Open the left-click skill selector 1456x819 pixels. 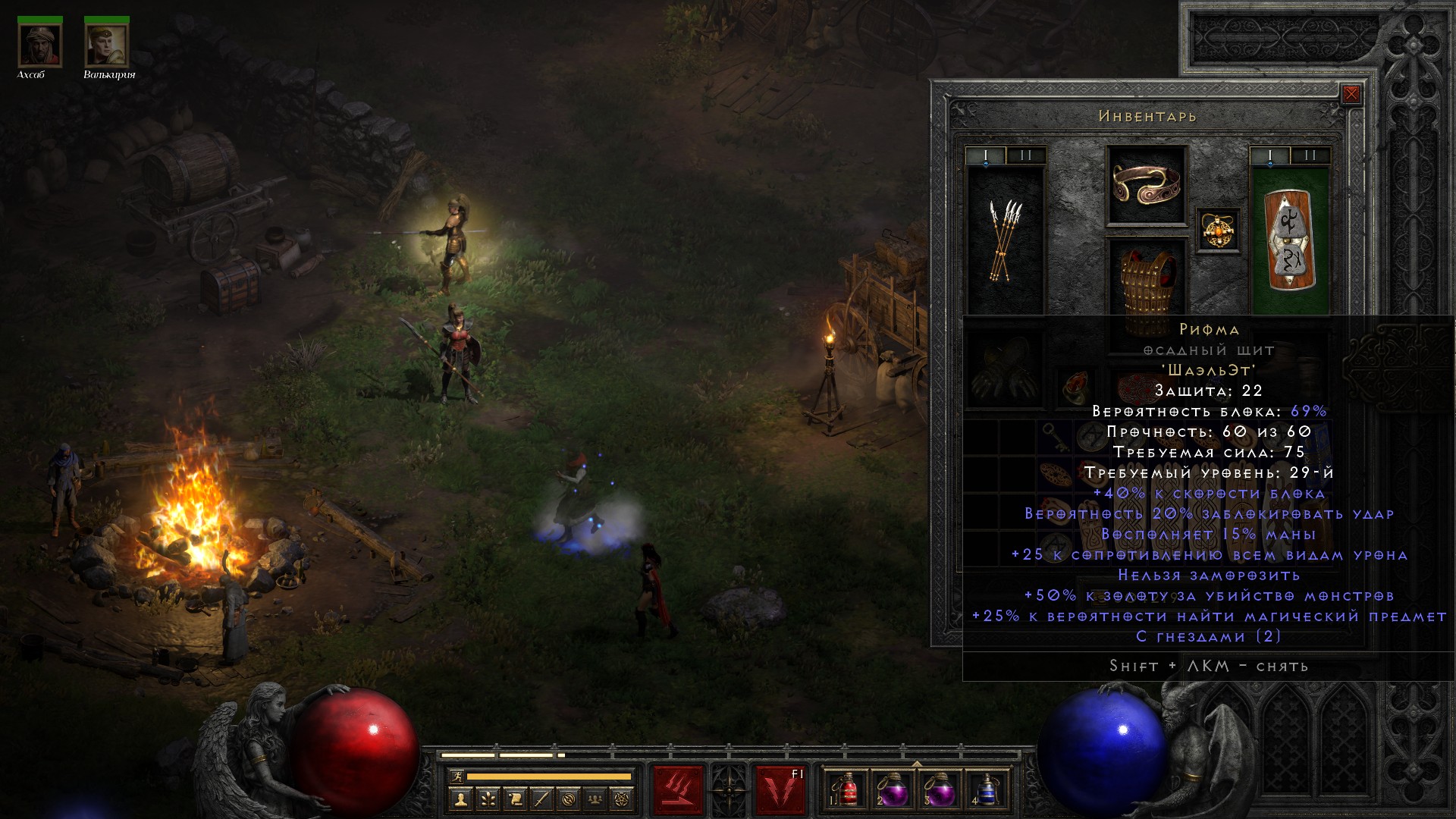678,790
